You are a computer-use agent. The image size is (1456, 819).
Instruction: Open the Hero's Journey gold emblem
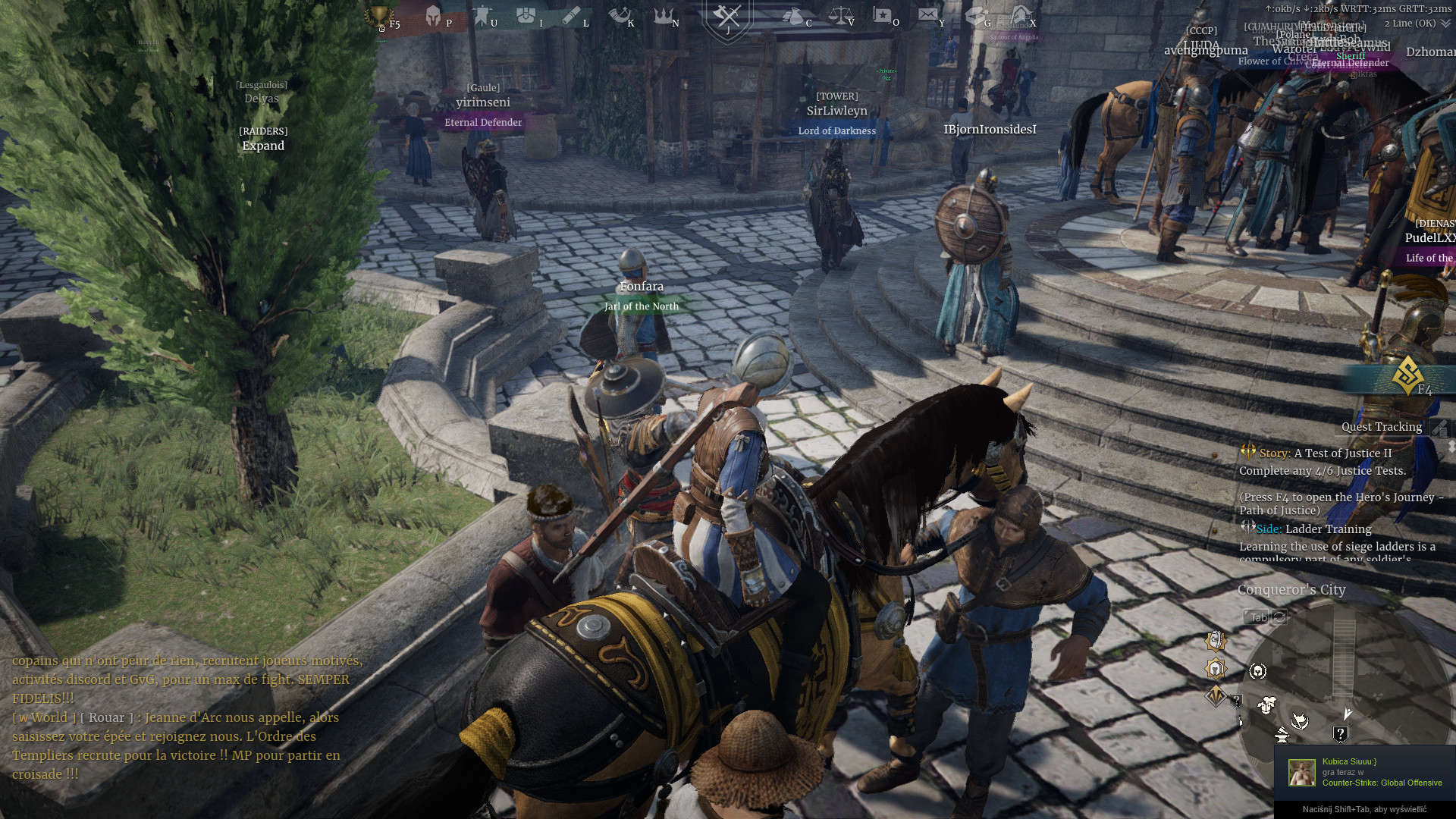click(x=1407, y=375)
